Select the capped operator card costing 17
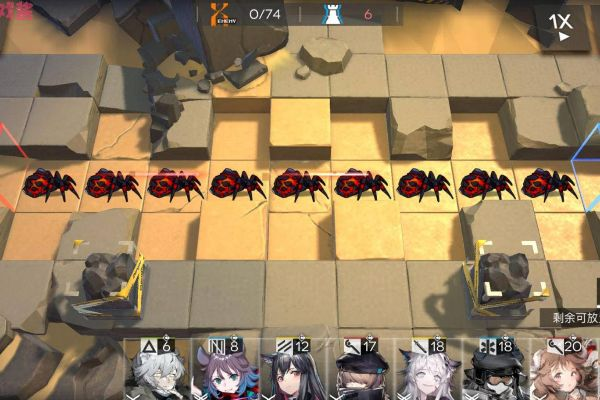 pyautogui.click(x=360, y=372)
